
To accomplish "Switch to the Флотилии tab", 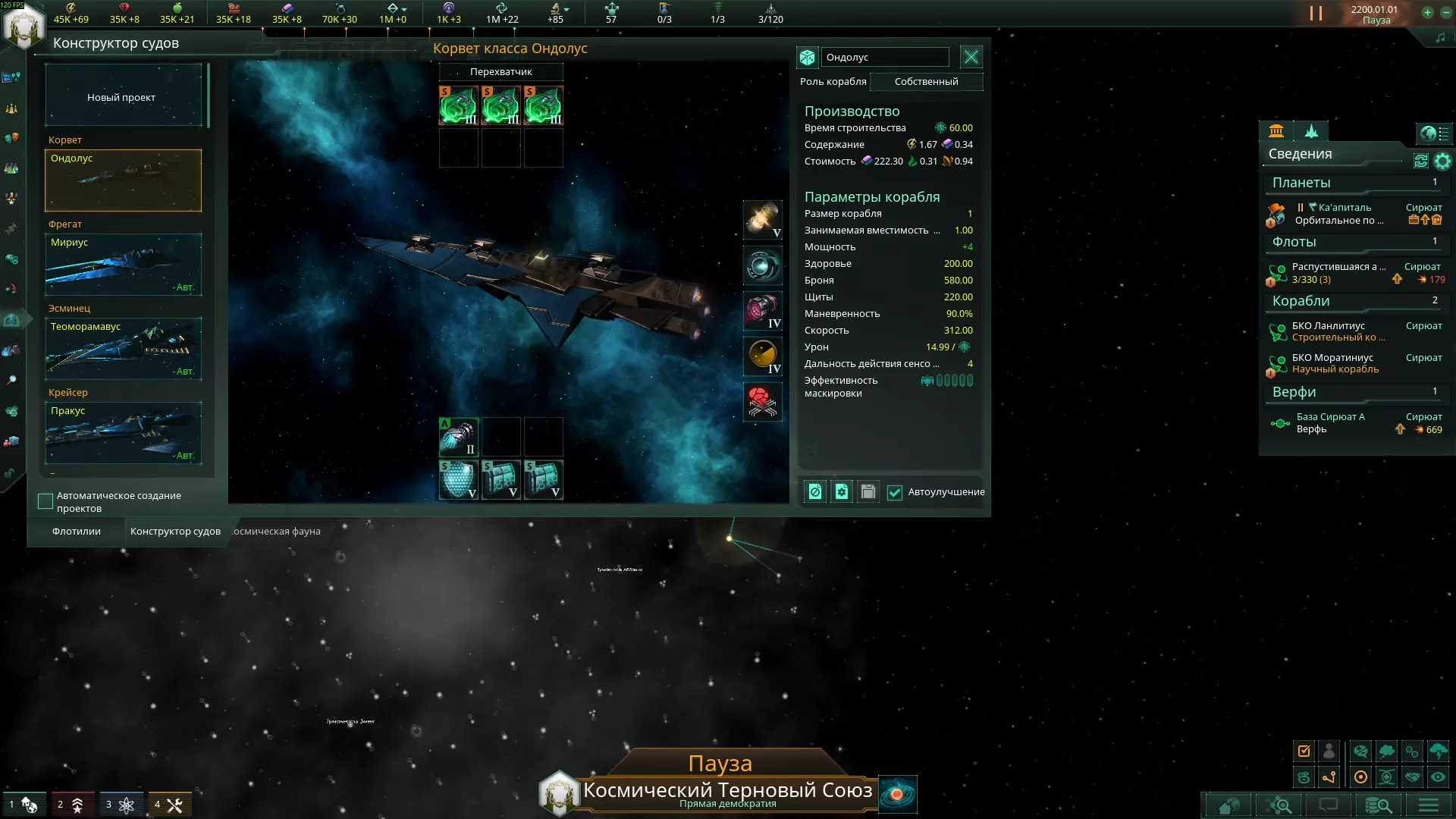I will (76, 532).
